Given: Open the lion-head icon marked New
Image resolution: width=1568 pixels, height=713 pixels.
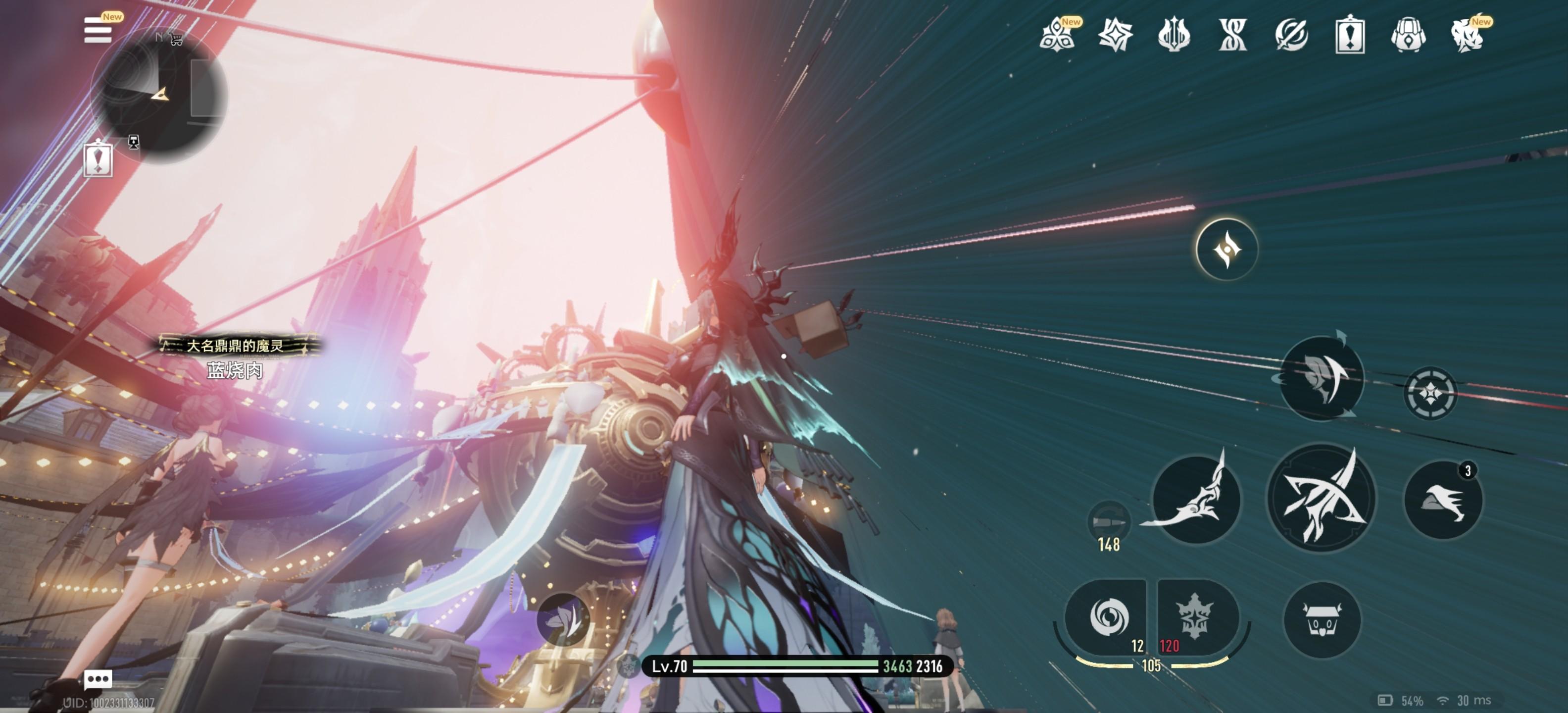Looking at the screenshot, I should click(1467, 35).
